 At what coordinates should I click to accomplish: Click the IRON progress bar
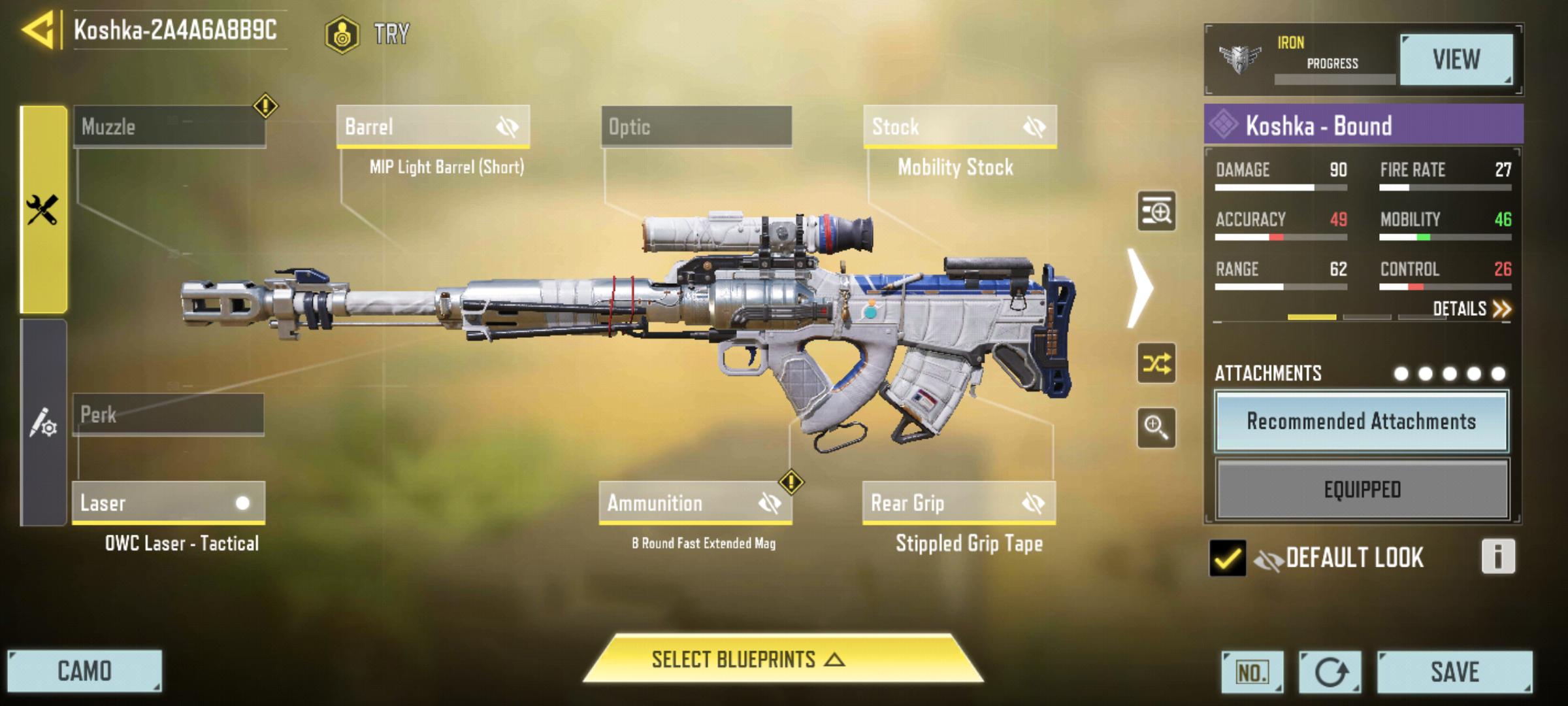point(1333,80)
